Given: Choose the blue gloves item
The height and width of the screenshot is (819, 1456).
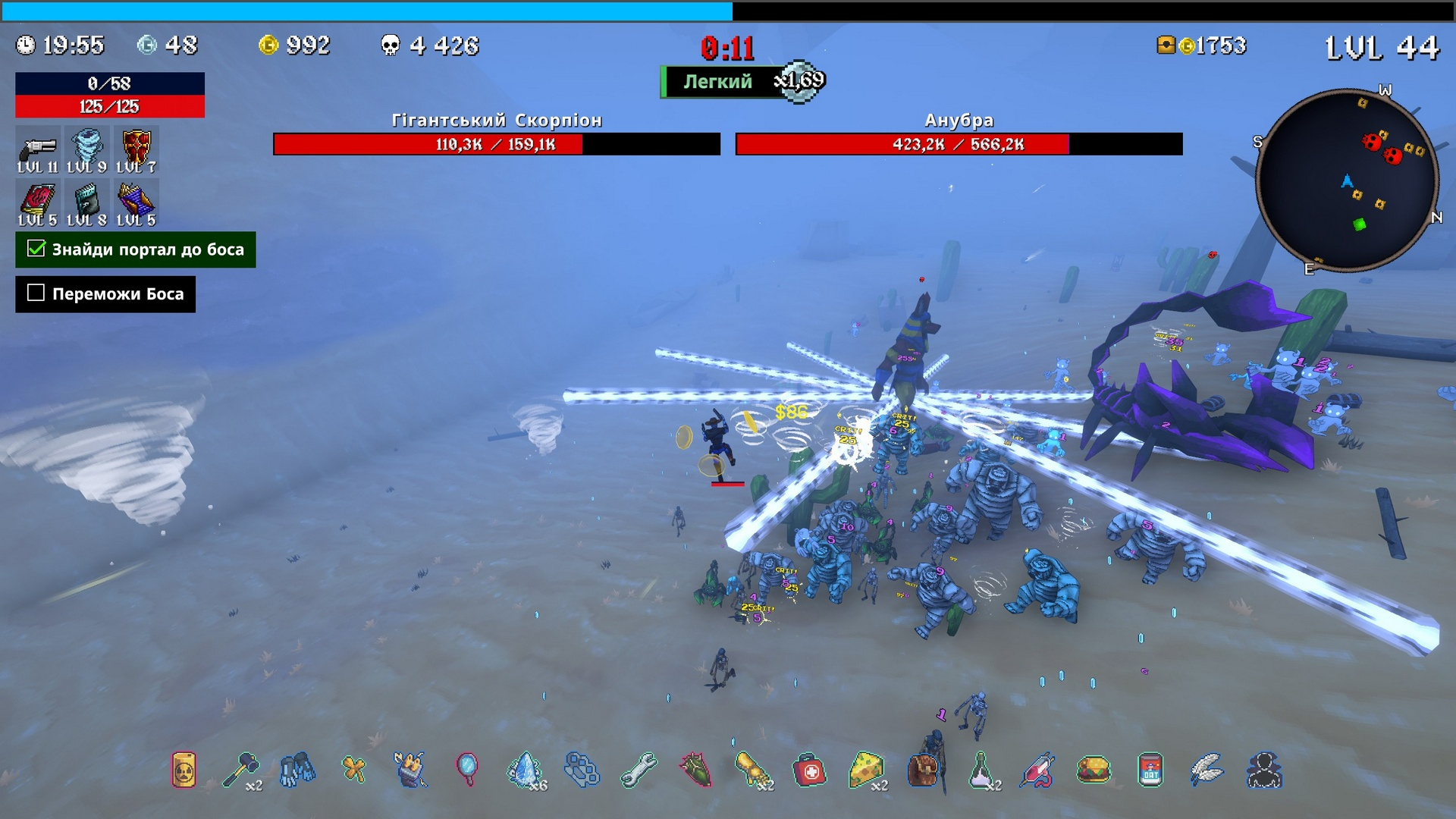Looking at the screenshot, I should click(297, 770).
